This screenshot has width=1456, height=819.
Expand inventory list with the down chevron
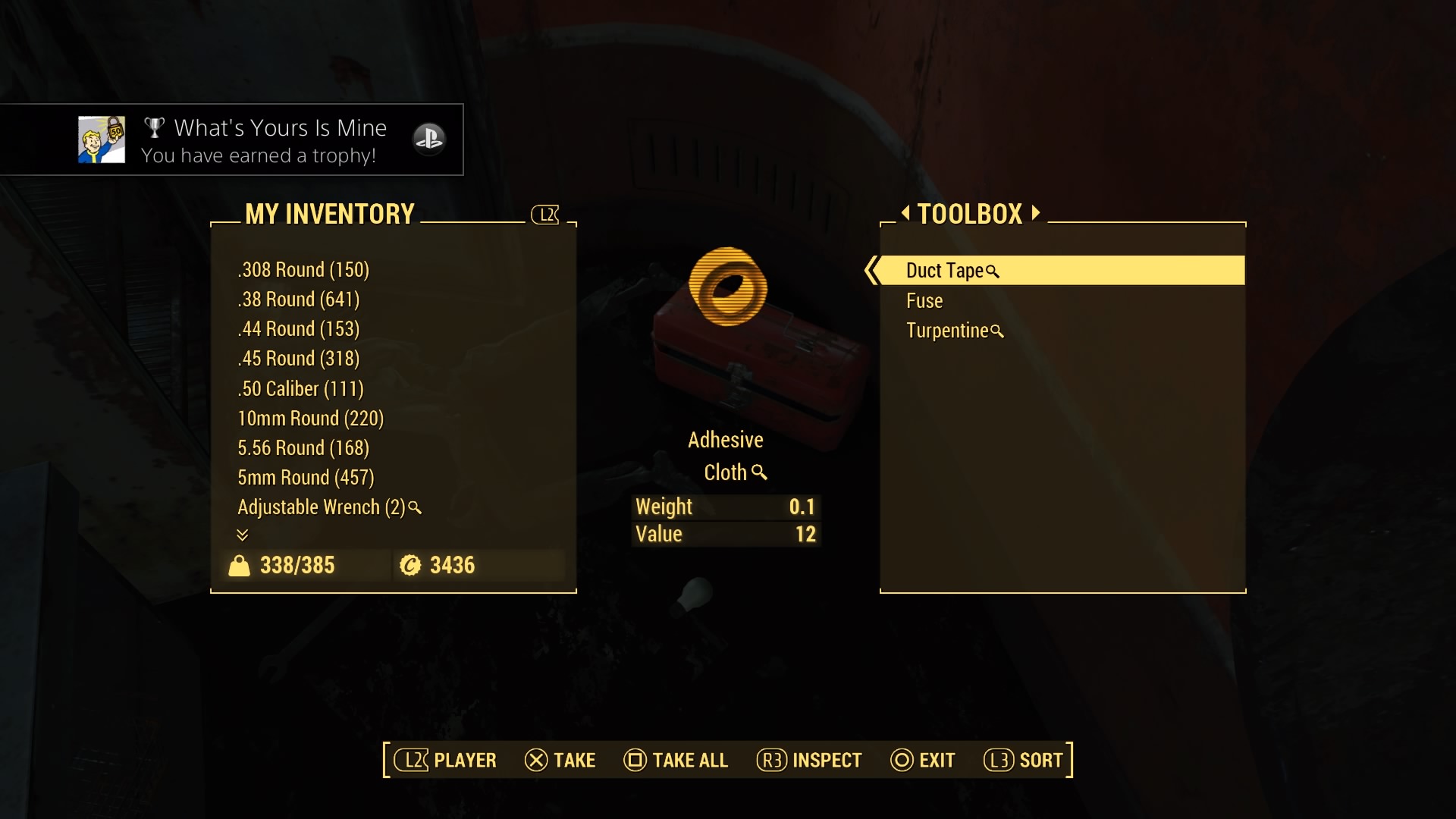click(243, 535)
